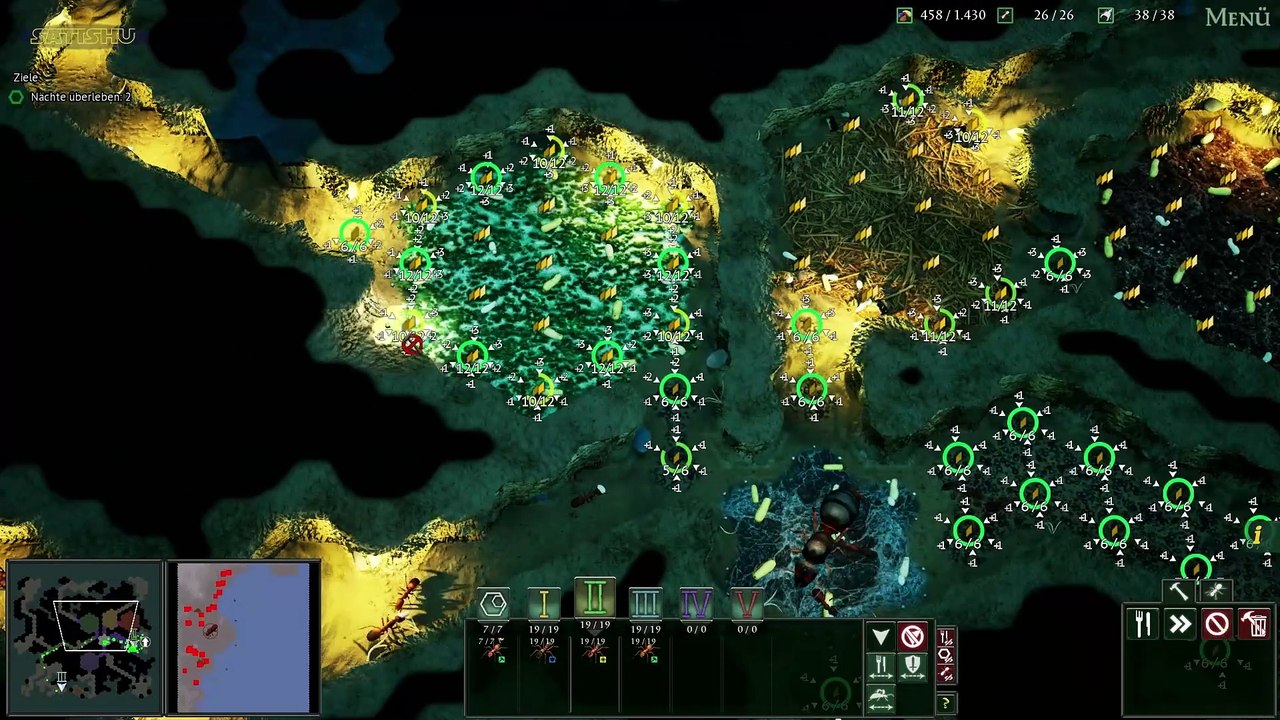Switch to the hammer build tab
Viewport: 1280px width, 720px height.
click(1179, 591)
